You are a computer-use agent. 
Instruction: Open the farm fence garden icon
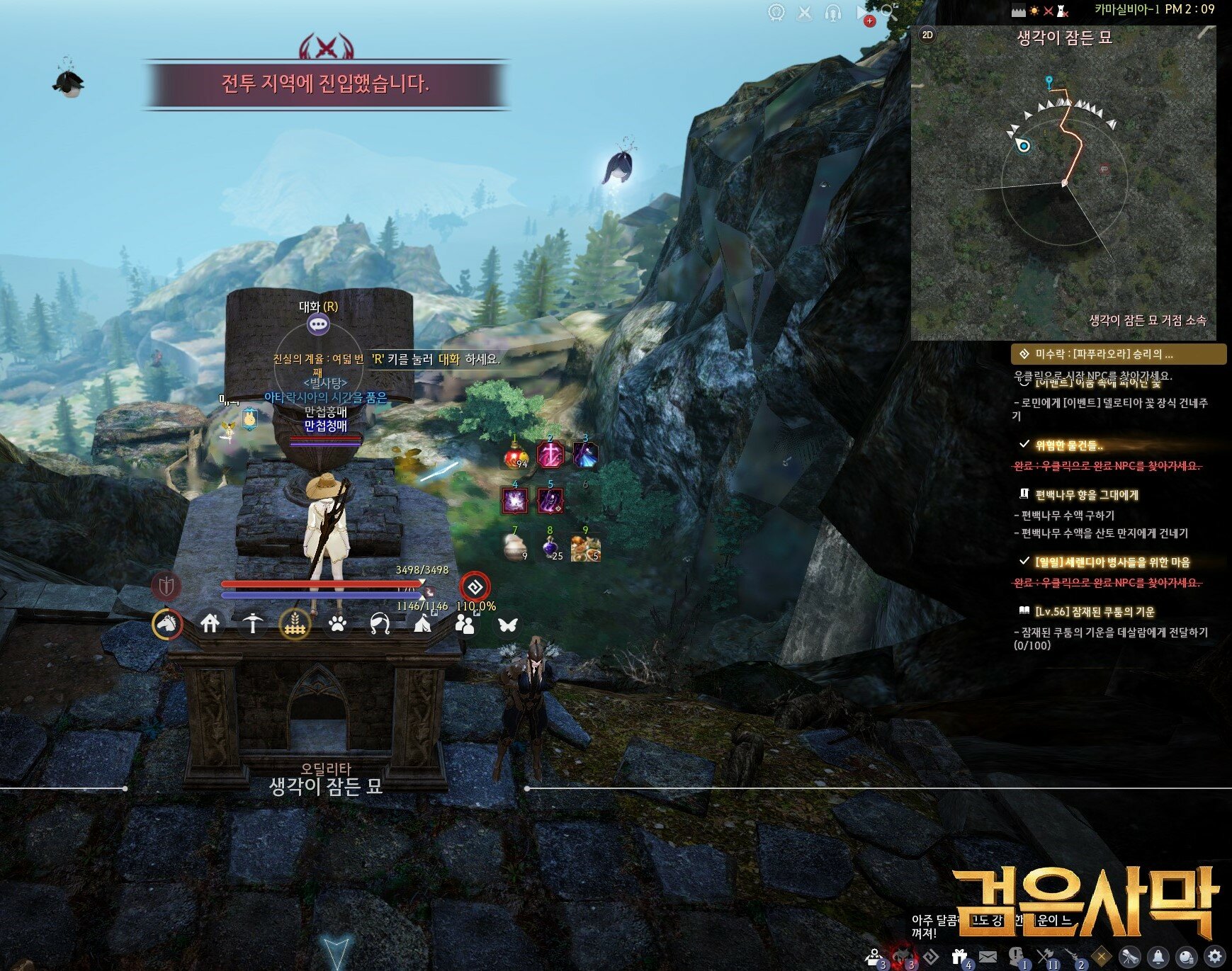click(295, 624)
